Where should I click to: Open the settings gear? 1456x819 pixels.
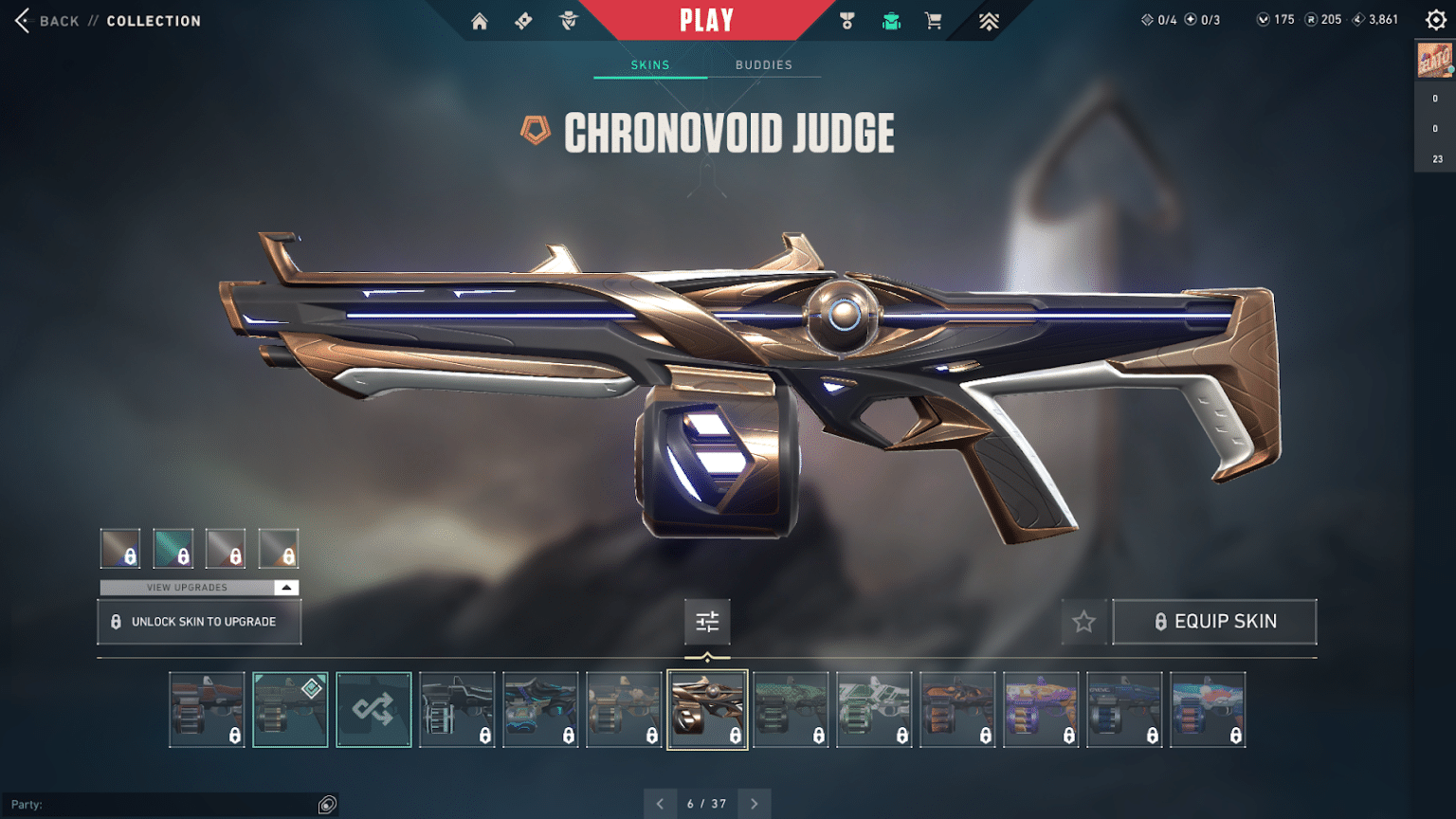[x=1437, y=19]
